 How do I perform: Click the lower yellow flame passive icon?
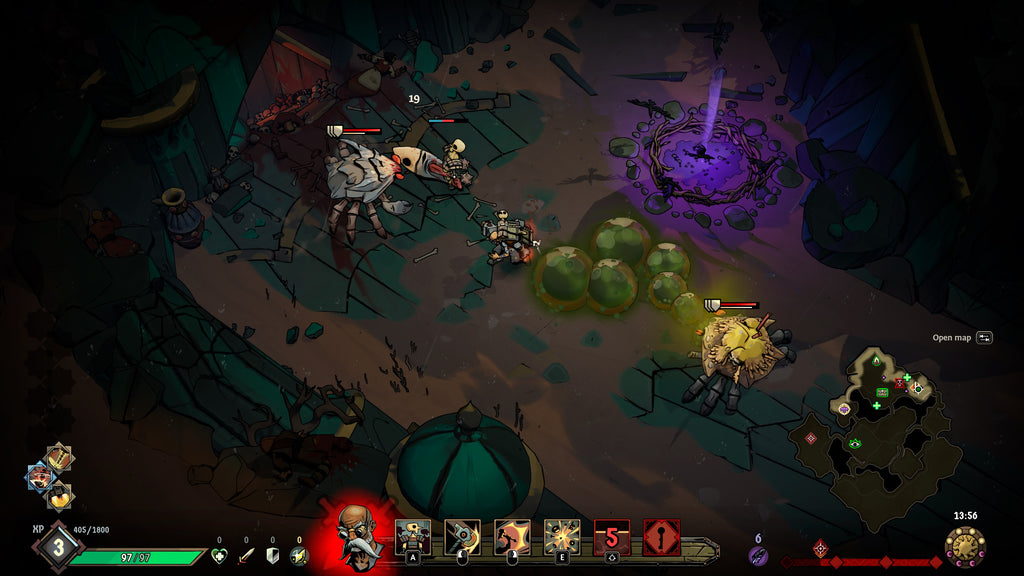60,495
